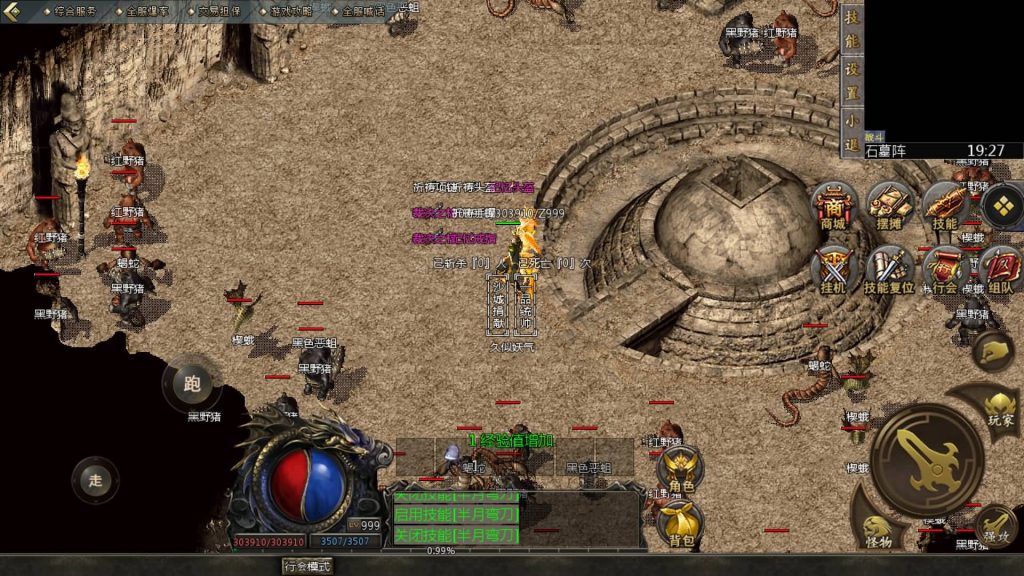Tap the large sword attack button

(926, 458)
